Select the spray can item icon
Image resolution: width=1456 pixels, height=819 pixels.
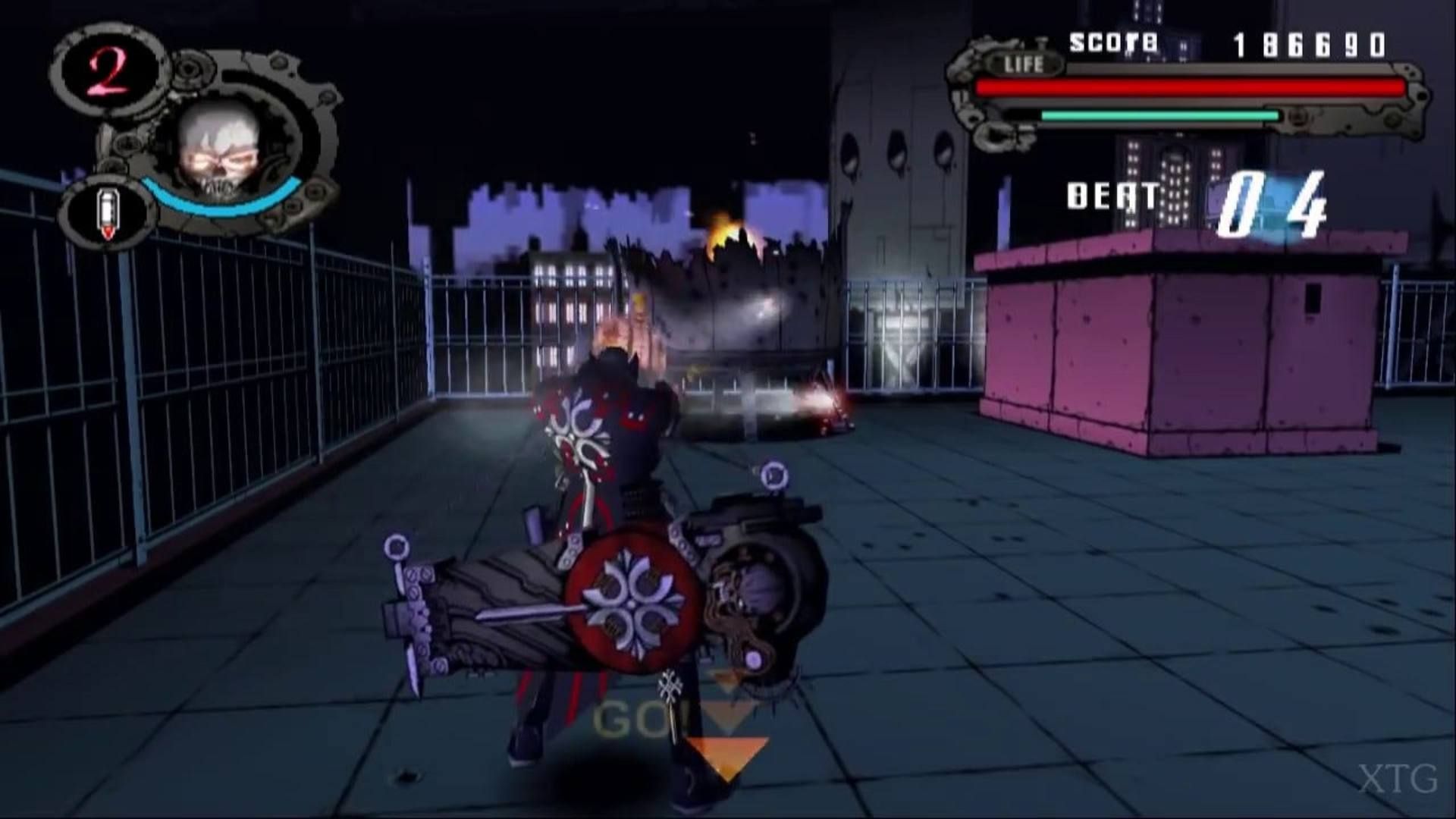point(106,206)
